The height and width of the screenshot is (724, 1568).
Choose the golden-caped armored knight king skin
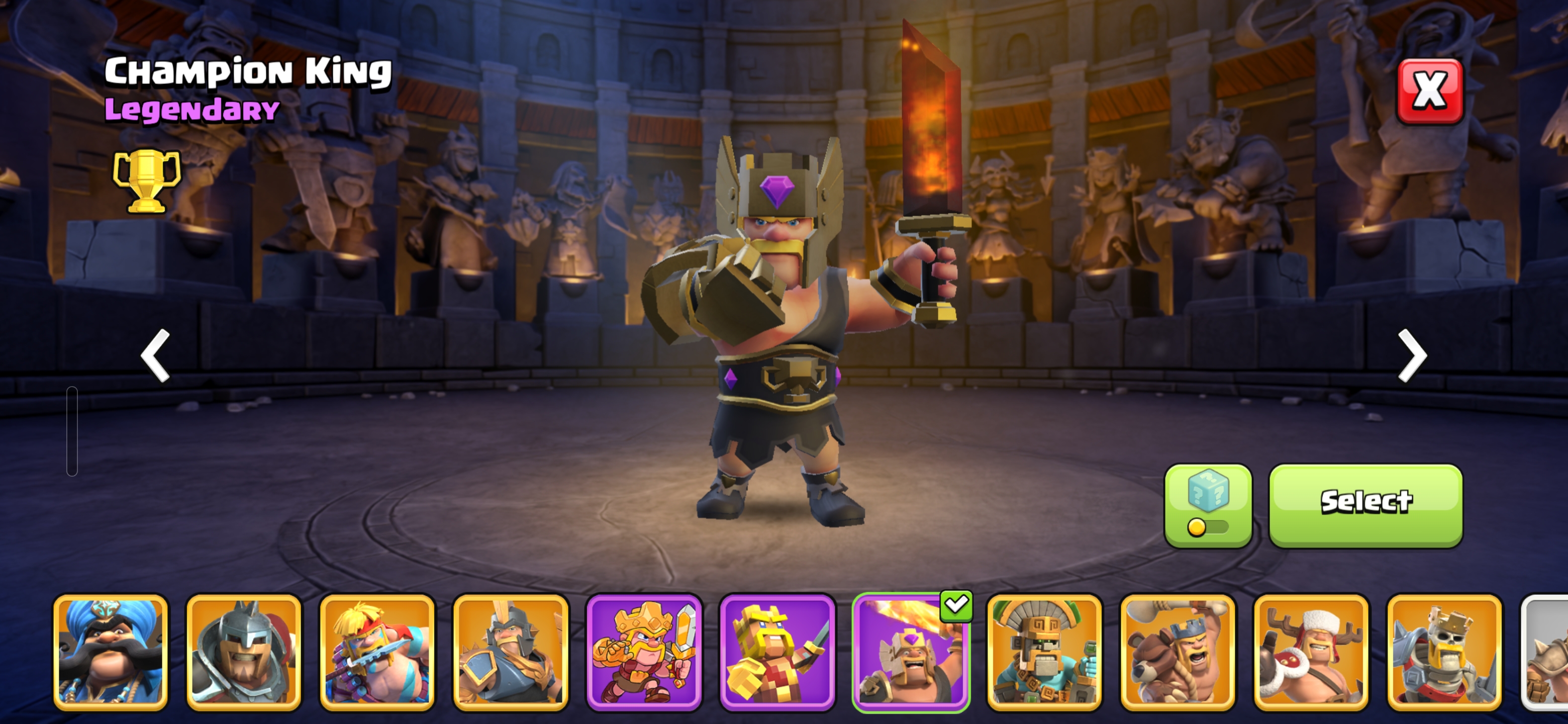[510, 652]
